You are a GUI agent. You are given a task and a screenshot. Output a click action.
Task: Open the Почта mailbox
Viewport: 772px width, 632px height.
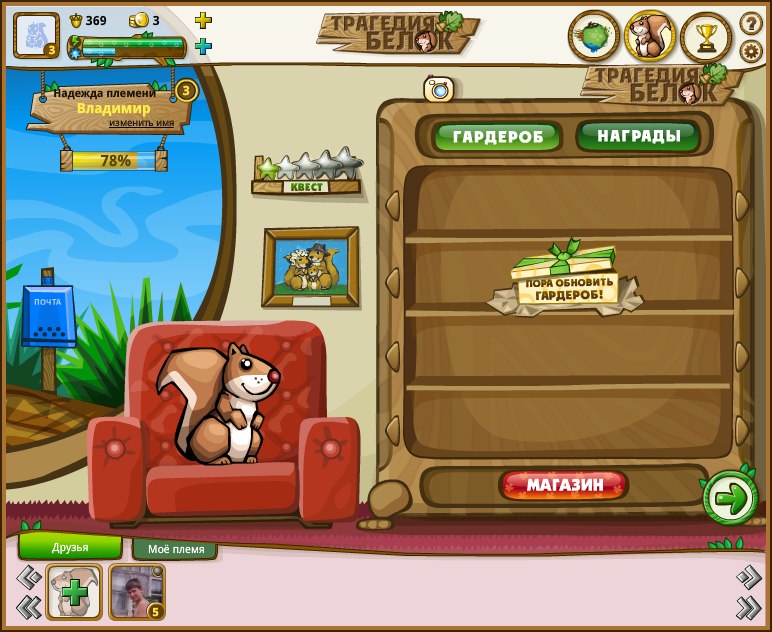[x=47, y=318]
